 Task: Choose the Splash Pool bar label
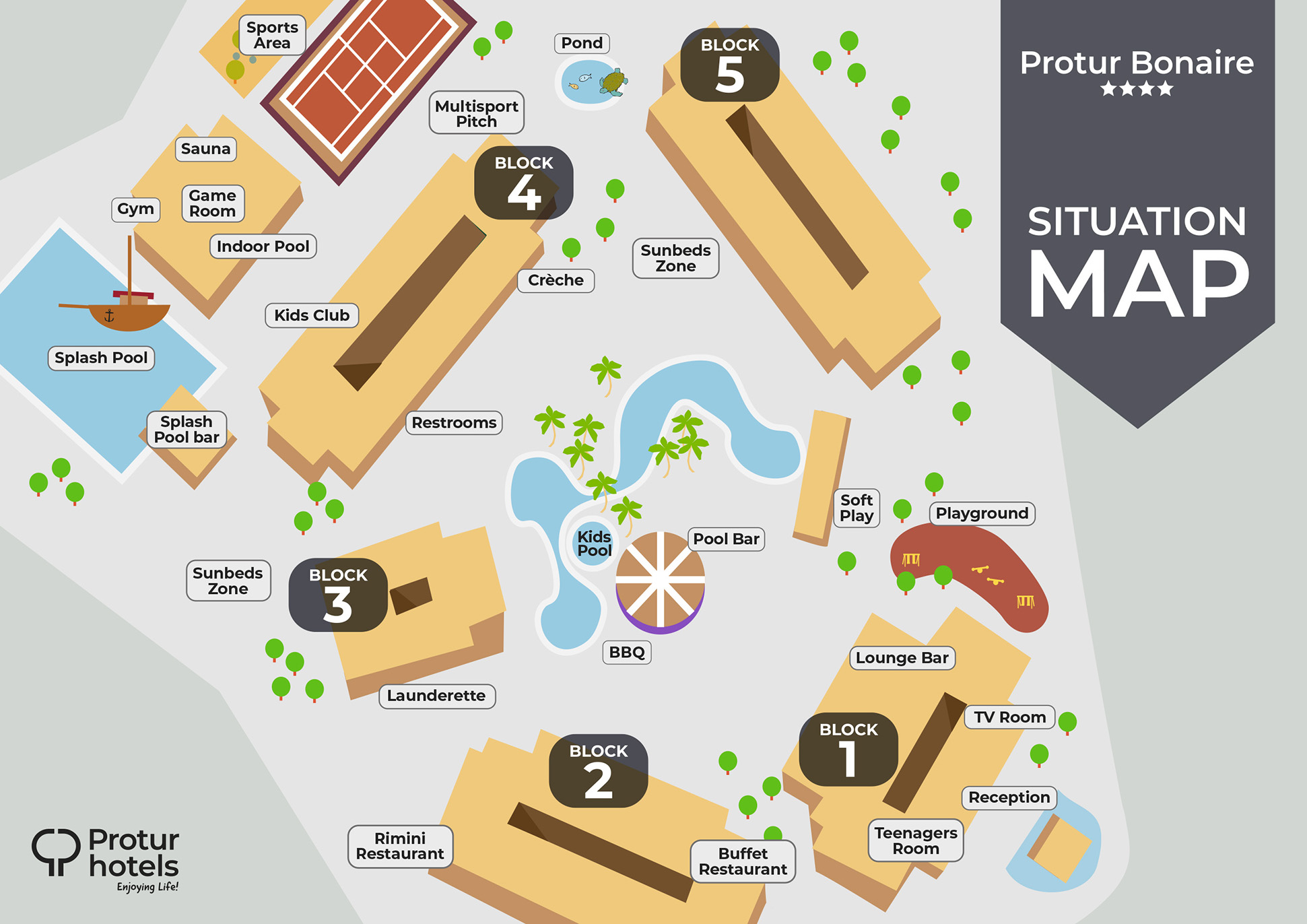[x=187, y=430]
